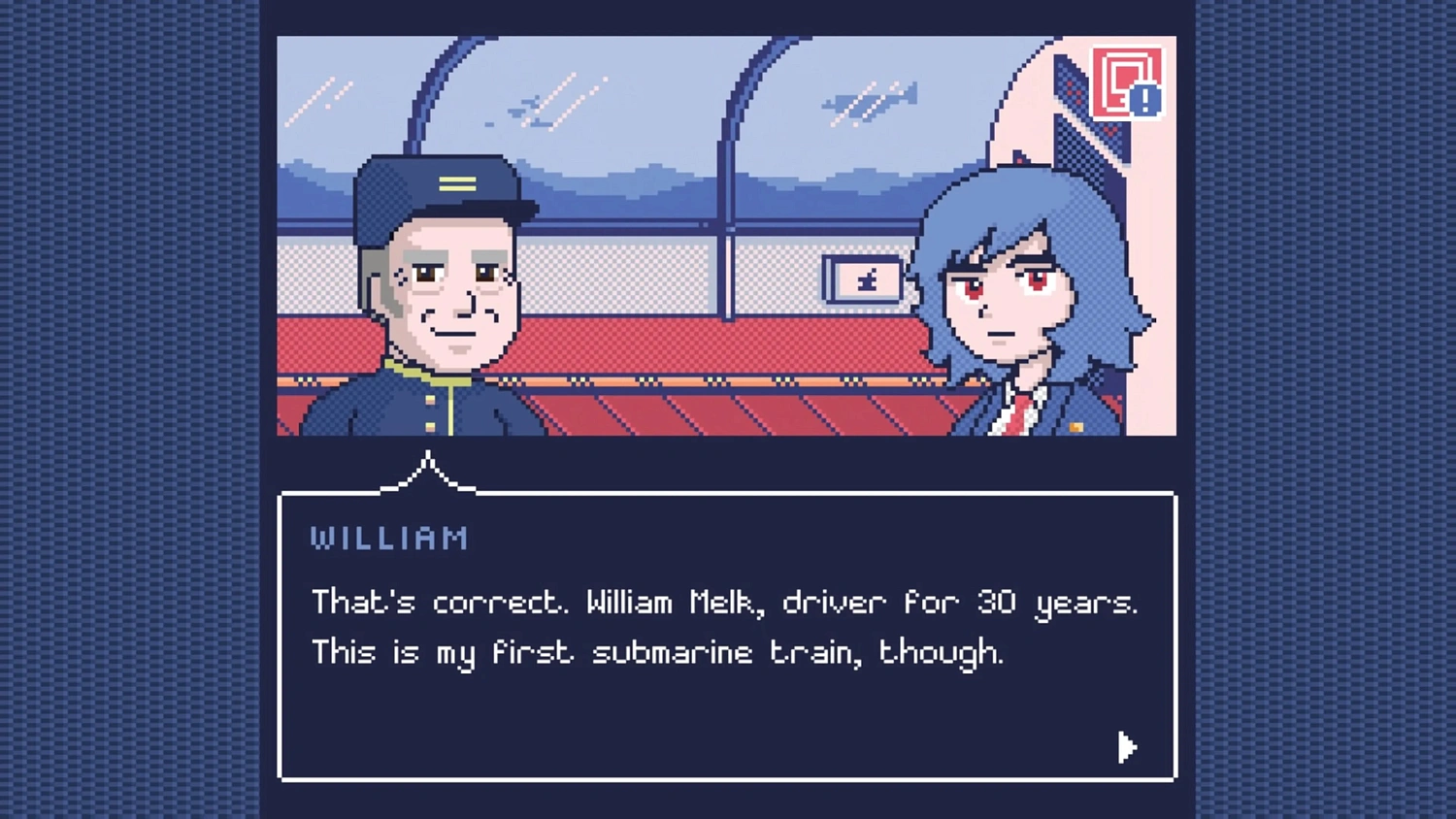
Task: Click the dialogue text about William Melk
Action: tap(723, 603)
